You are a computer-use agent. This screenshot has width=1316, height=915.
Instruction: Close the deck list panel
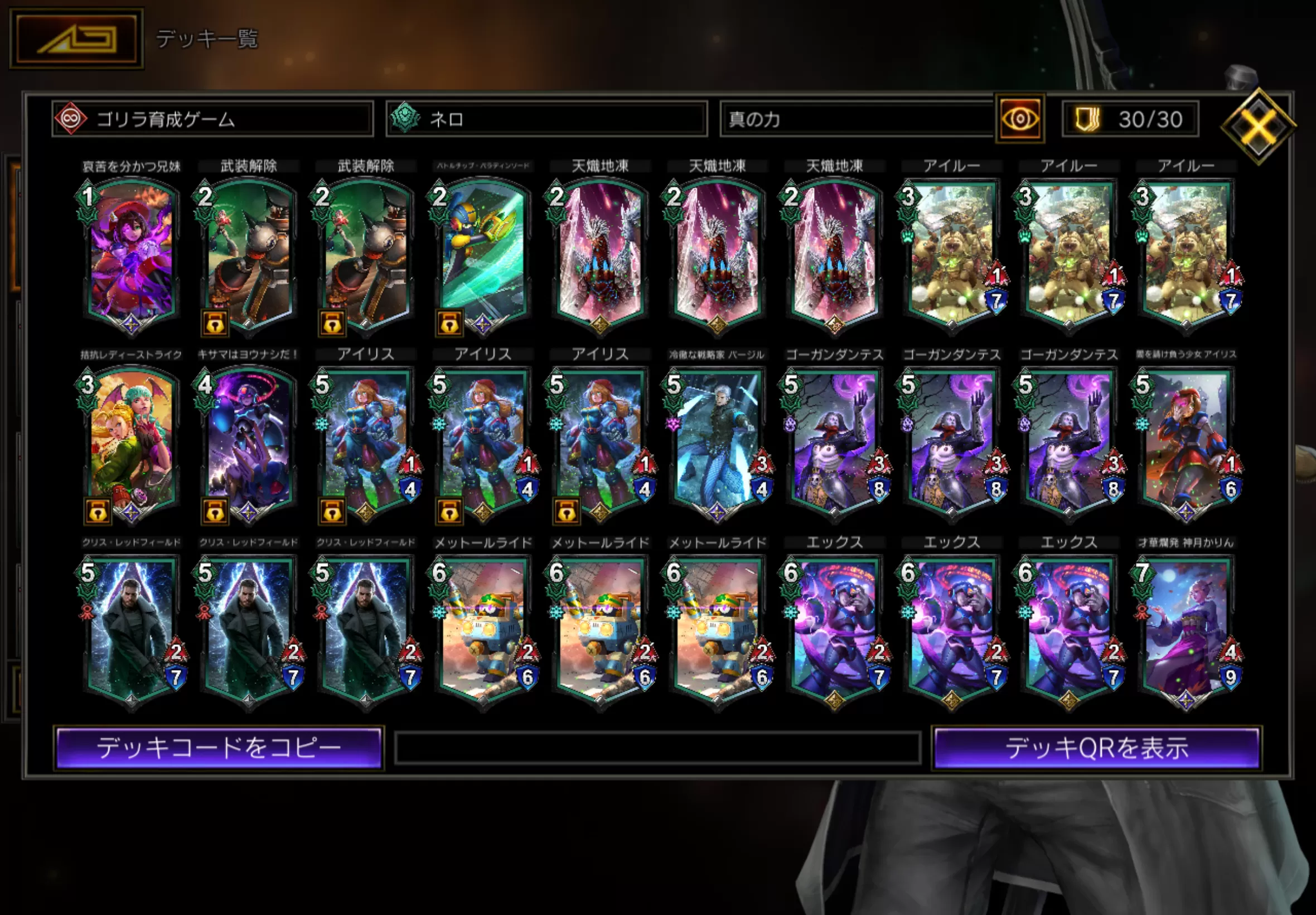point(1258,126)
